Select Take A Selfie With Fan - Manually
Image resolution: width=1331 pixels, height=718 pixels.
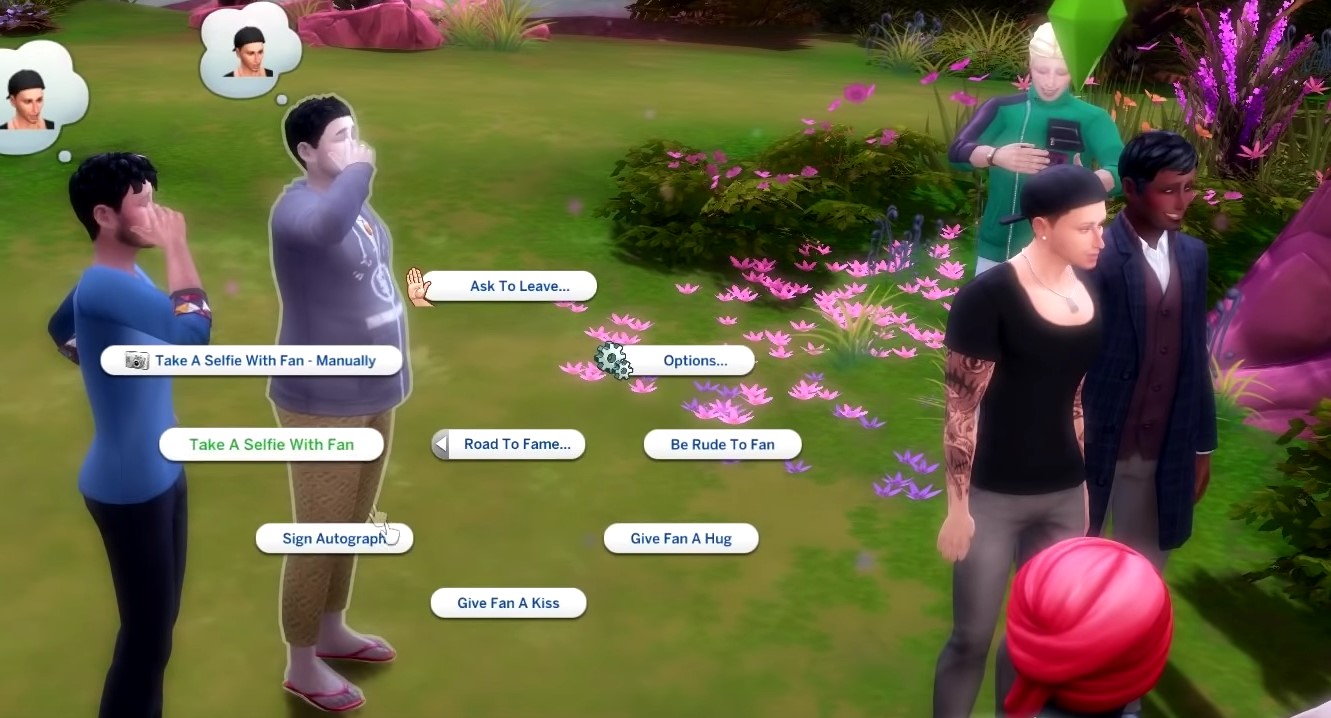point(252,360)
